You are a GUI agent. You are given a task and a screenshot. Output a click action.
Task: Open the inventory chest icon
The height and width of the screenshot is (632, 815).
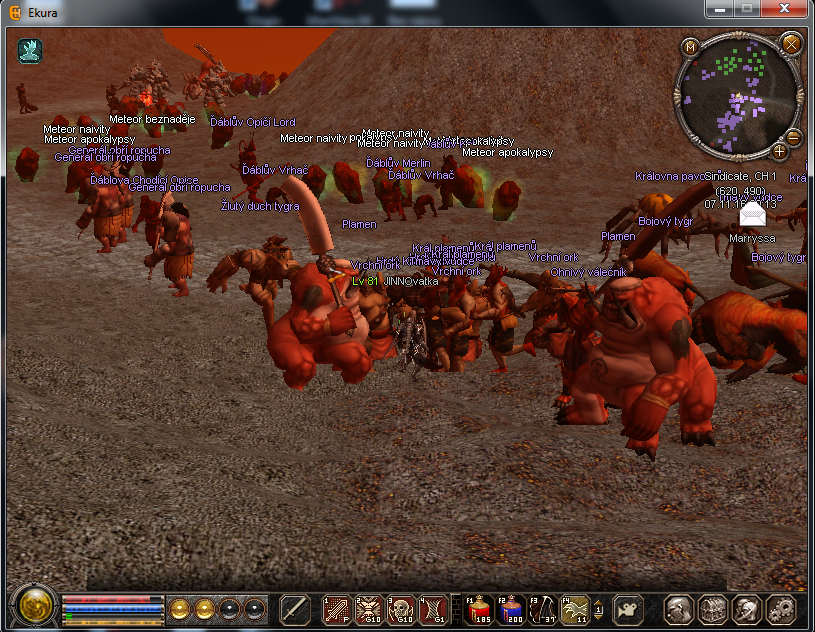713,608
